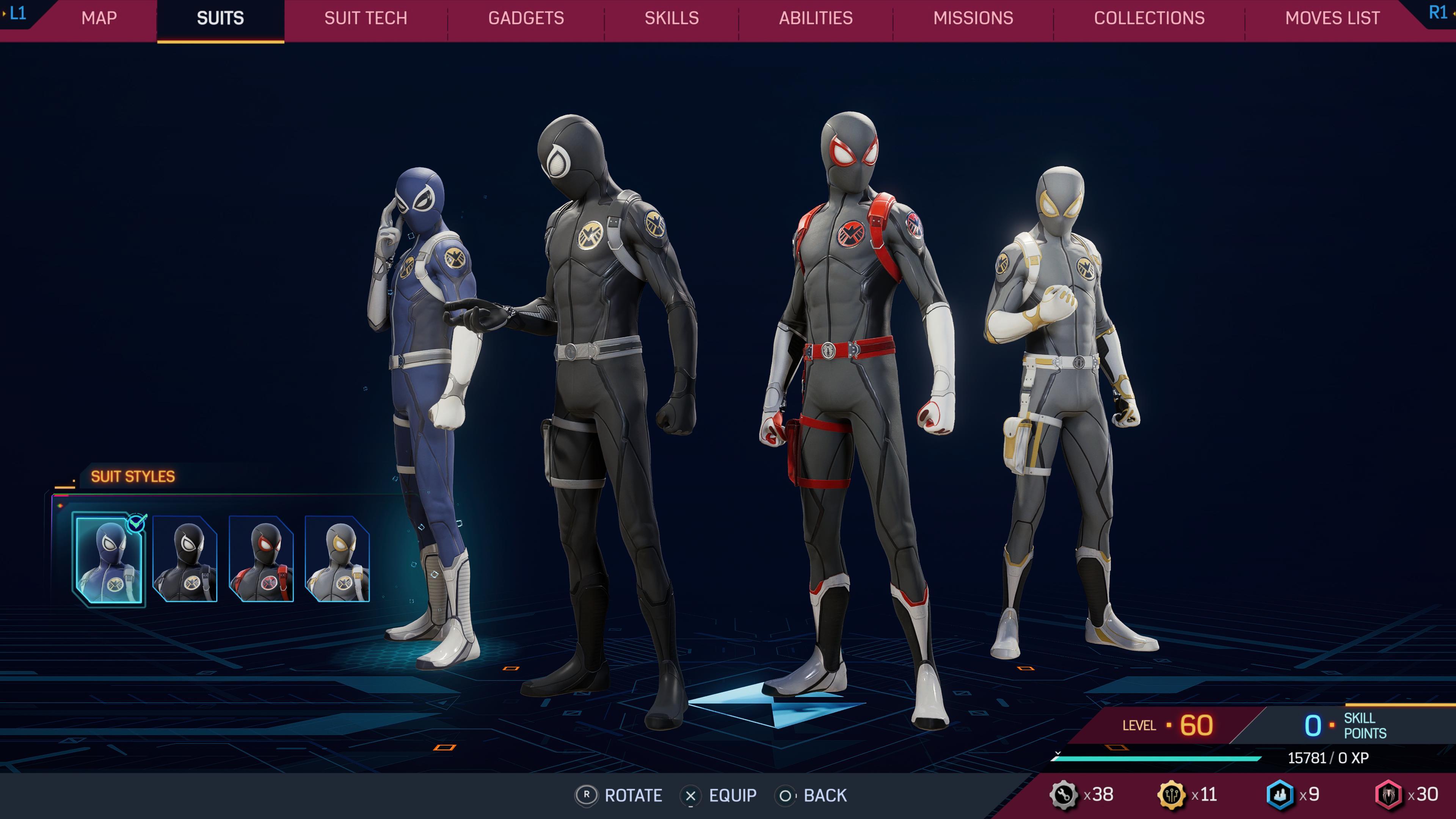The image size is (1456, 819).
Task: Switch to the Suit Tech tab
Action: [365, 18]
